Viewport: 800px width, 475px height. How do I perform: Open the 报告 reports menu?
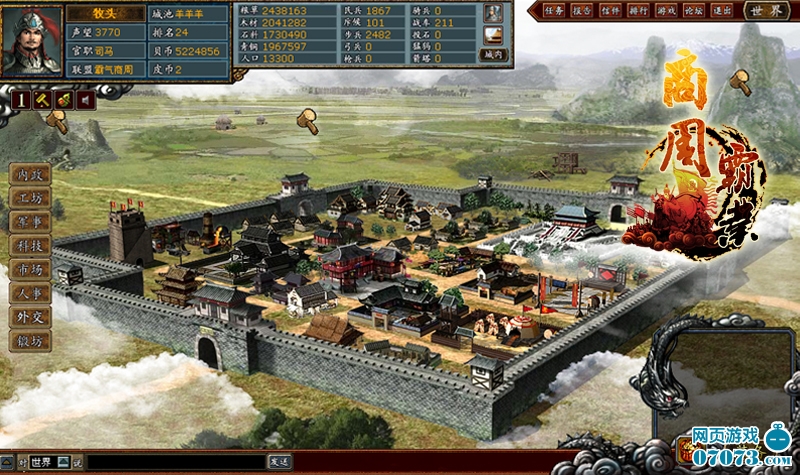coord(582,10)
